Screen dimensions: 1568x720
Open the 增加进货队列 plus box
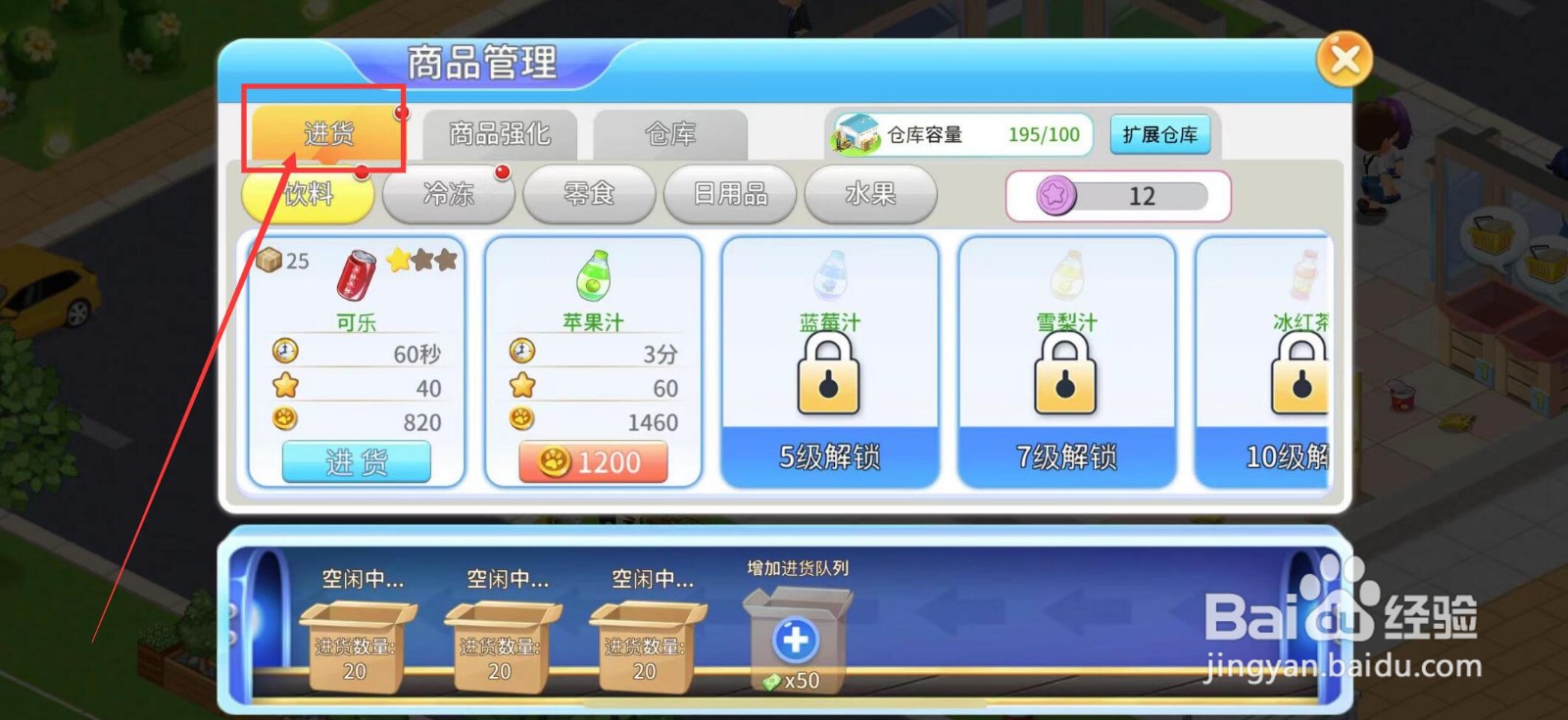pyautogui.click(x=795, y=639)
